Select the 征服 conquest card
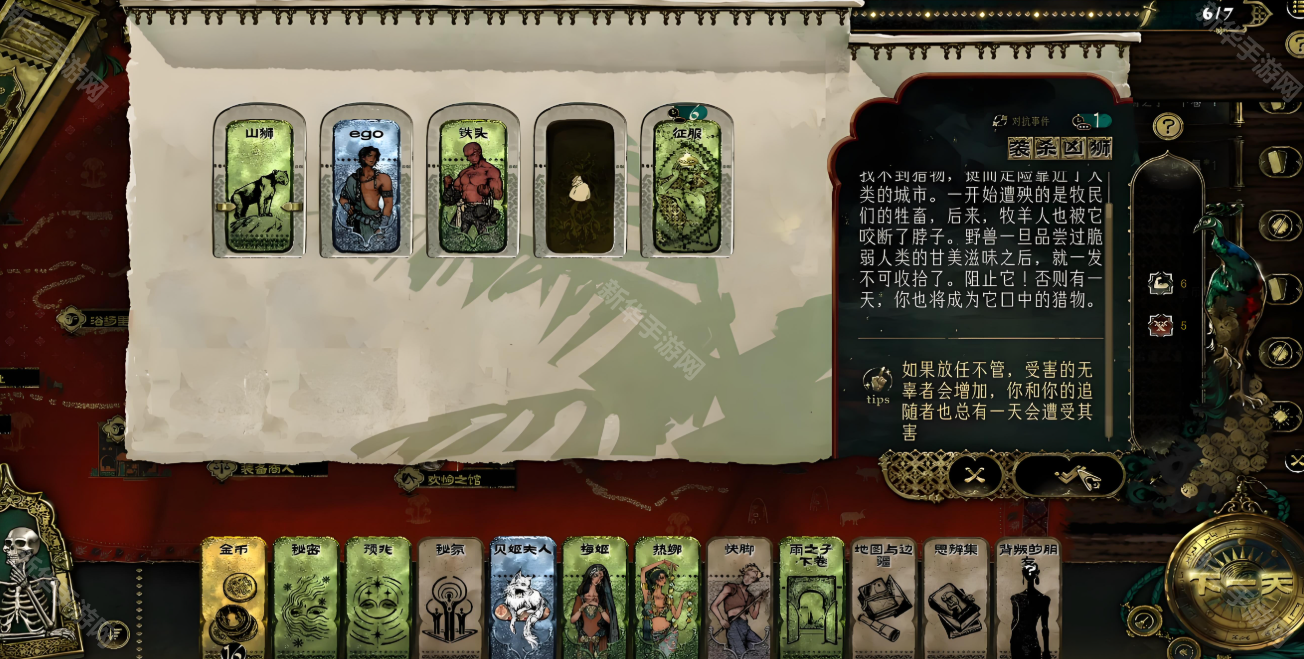This screenshot has height=659, width=1304. point(687,186)
